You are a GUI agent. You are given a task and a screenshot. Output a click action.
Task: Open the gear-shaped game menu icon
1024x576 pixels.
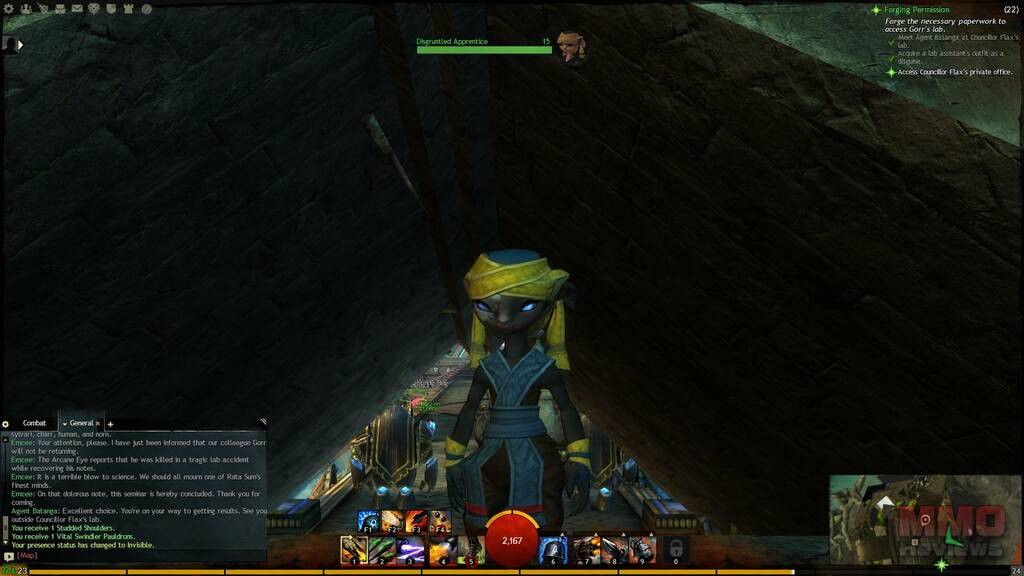[9, 9]
